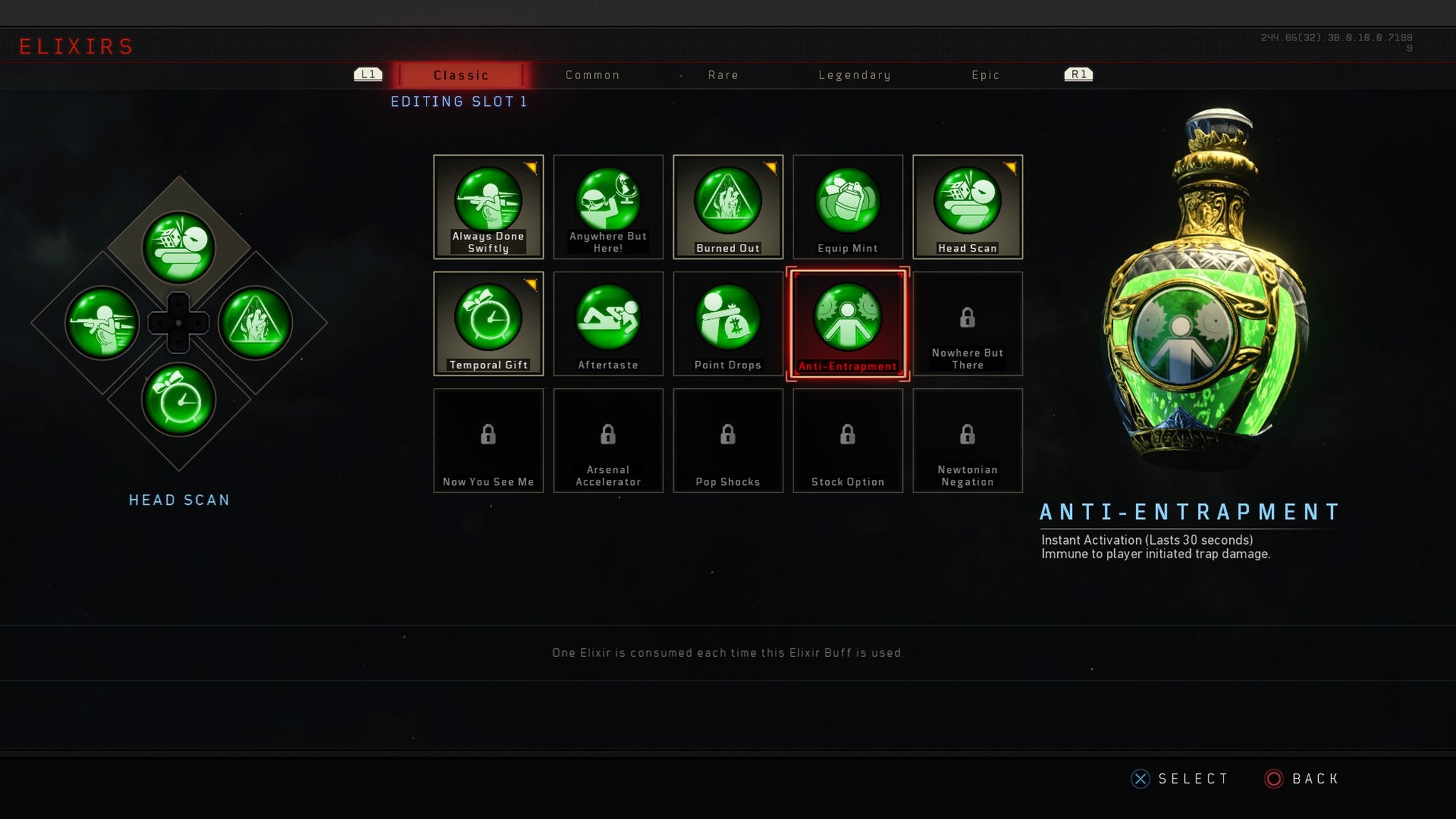Screen dimensions: 1456x819
Task: Switch to the Common tab
Action: click(x=592, y=75)
